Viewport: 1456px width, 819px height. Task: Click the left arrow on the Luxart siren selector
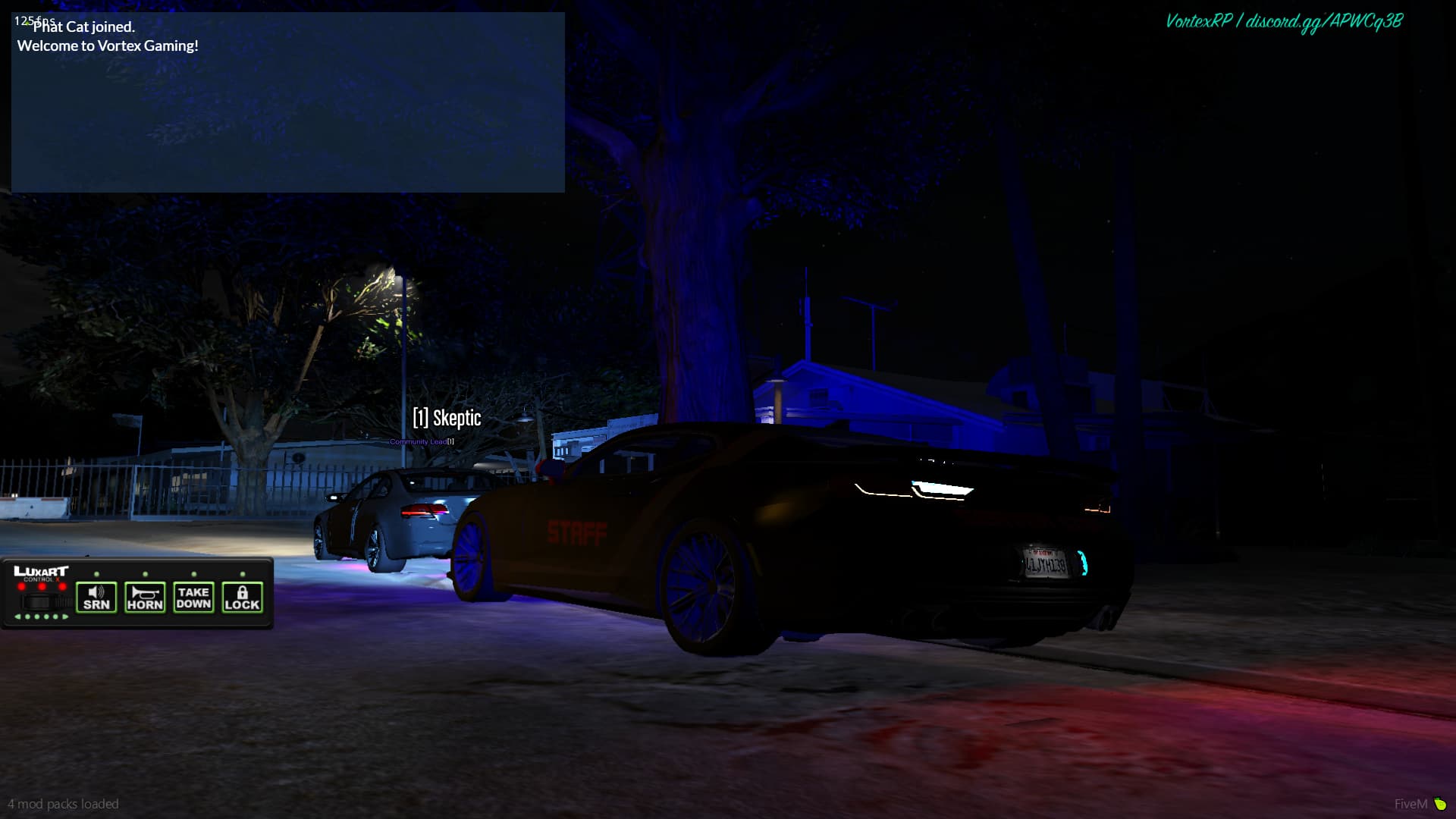18,617
